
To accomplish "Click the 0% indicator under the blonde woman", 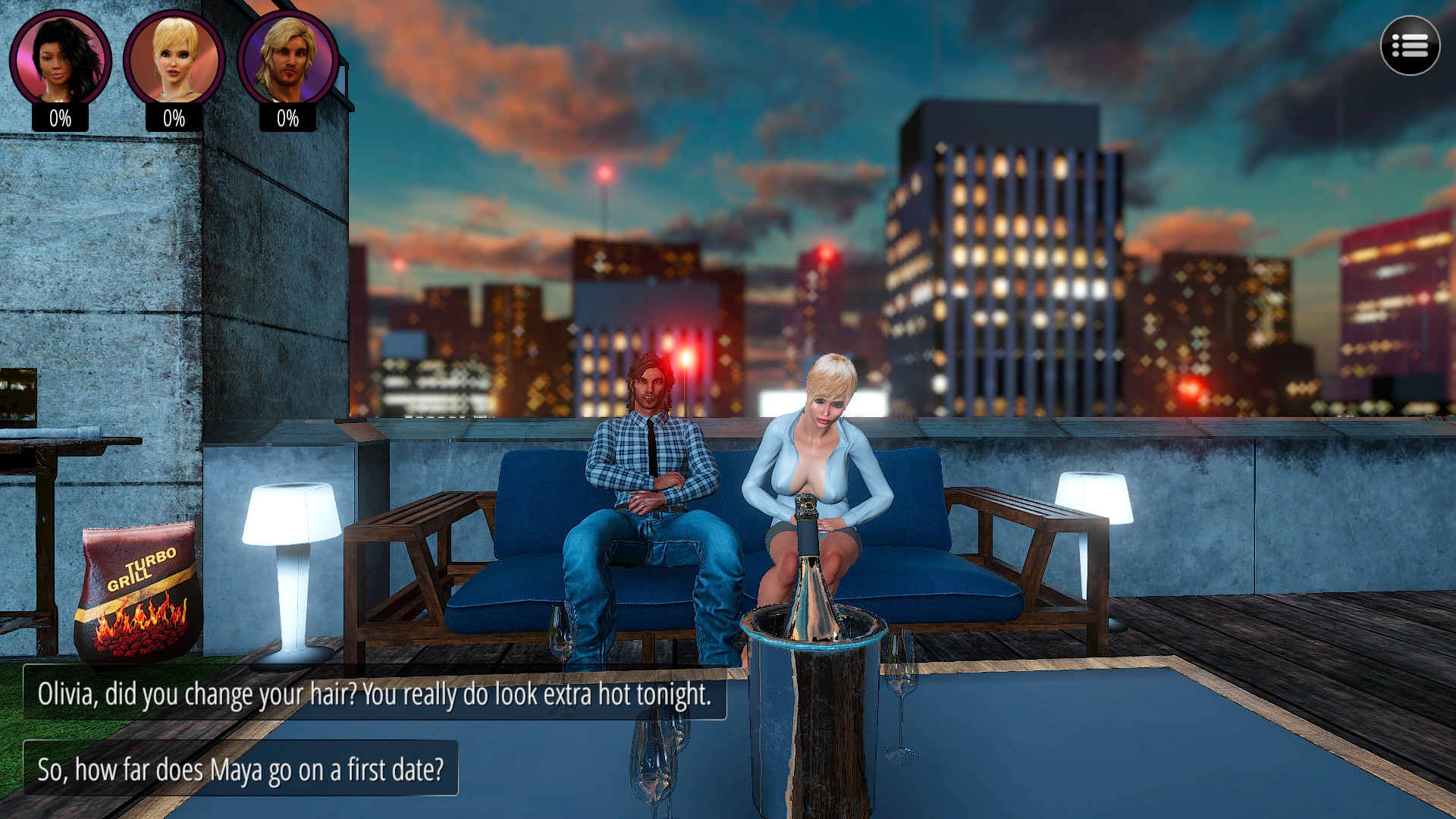I will [175, 118].
